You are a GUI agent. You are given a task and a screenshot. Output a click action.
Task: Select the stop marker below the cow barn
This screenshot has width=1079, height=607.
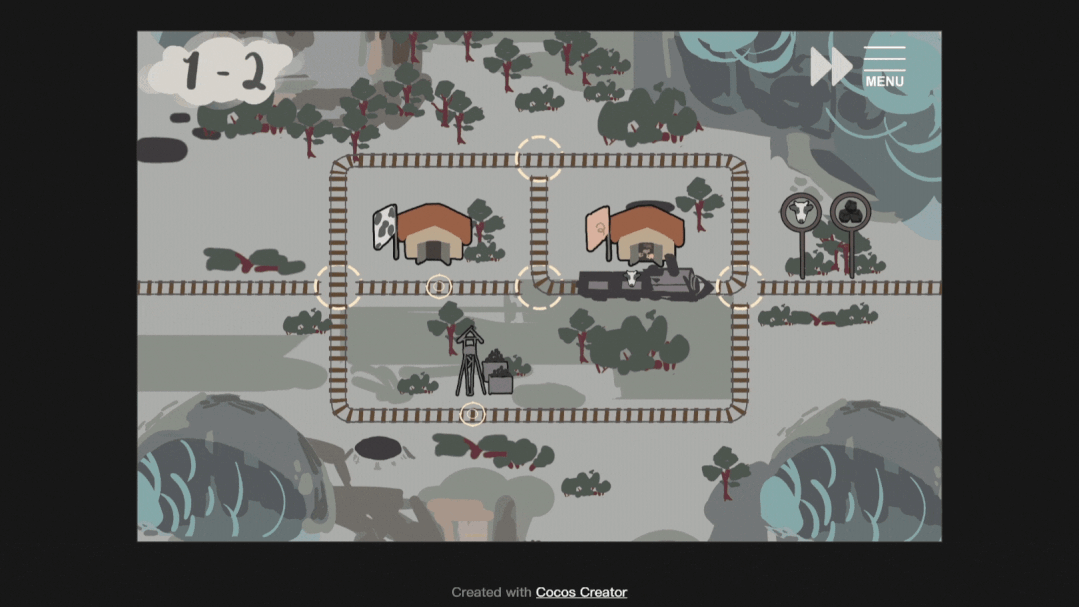439,287
